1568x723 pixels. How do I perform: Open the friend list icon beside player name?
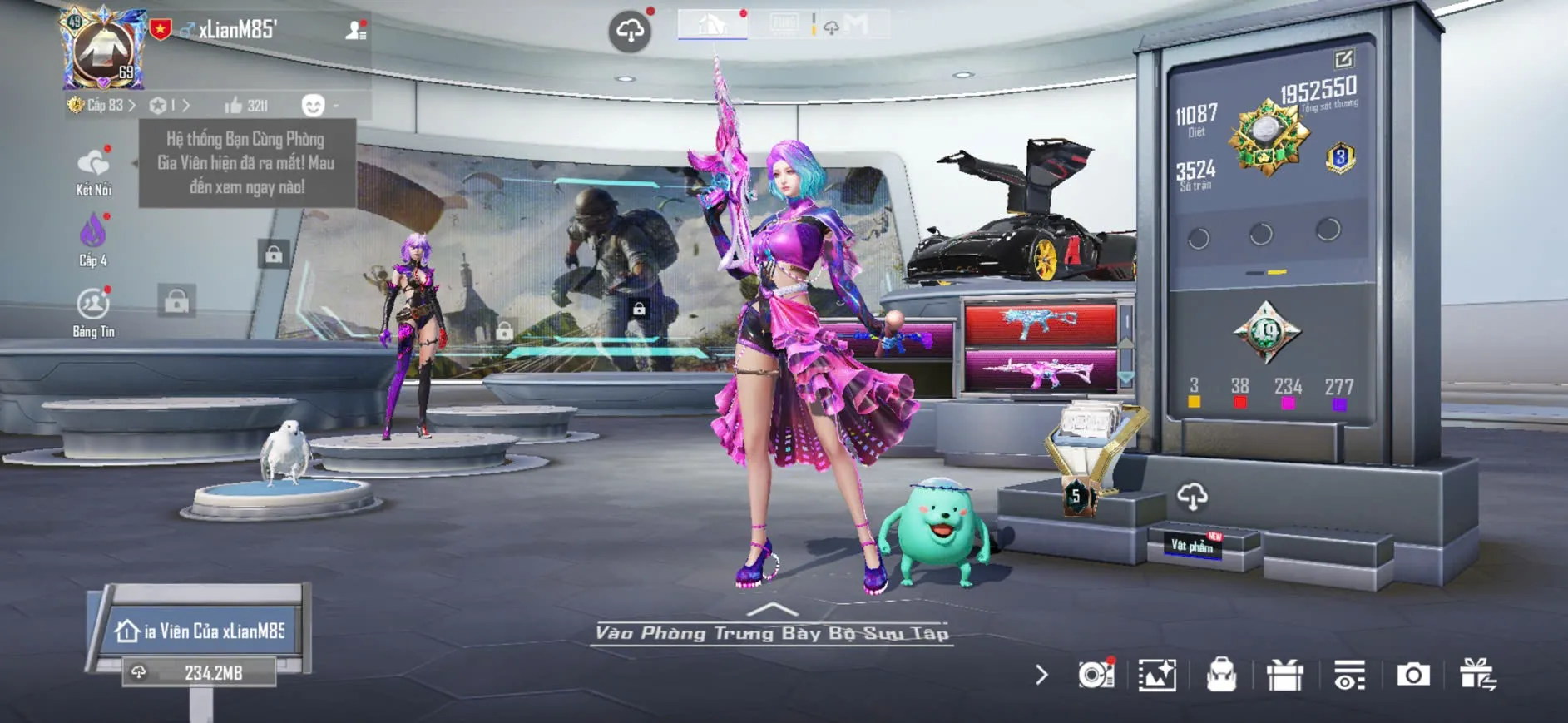click(356, 31)
